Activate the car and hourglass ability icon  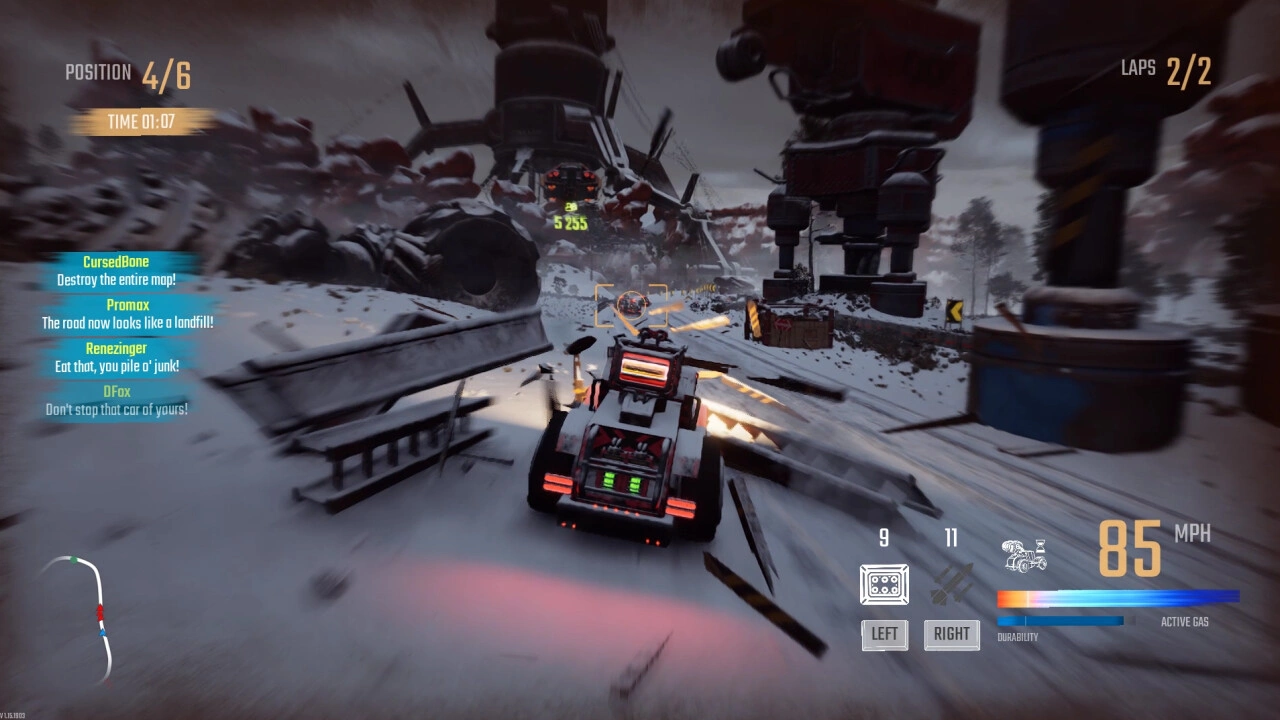click(1024, 555)
